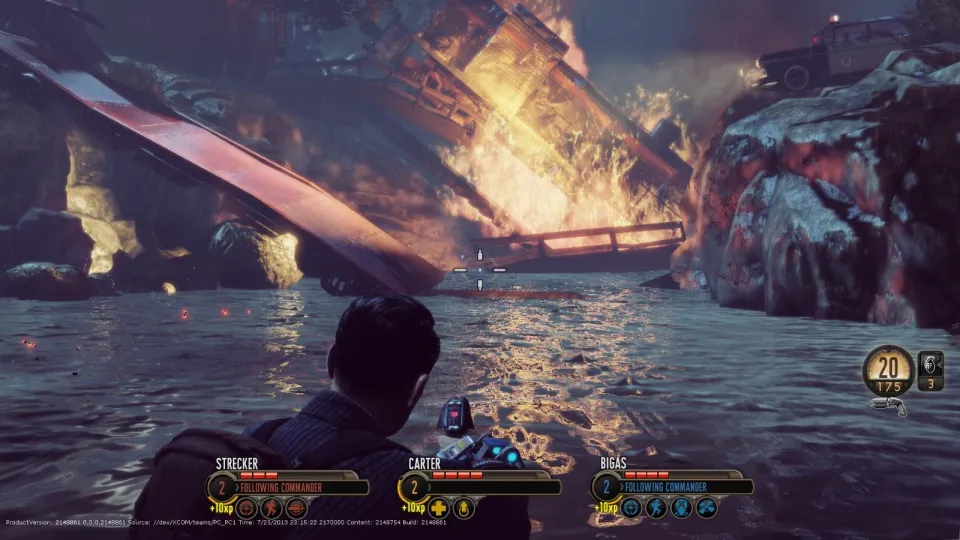The width and height of the screenshot is (960, 540).
Task: Select the grenade slot
Action: pos(930,370)
